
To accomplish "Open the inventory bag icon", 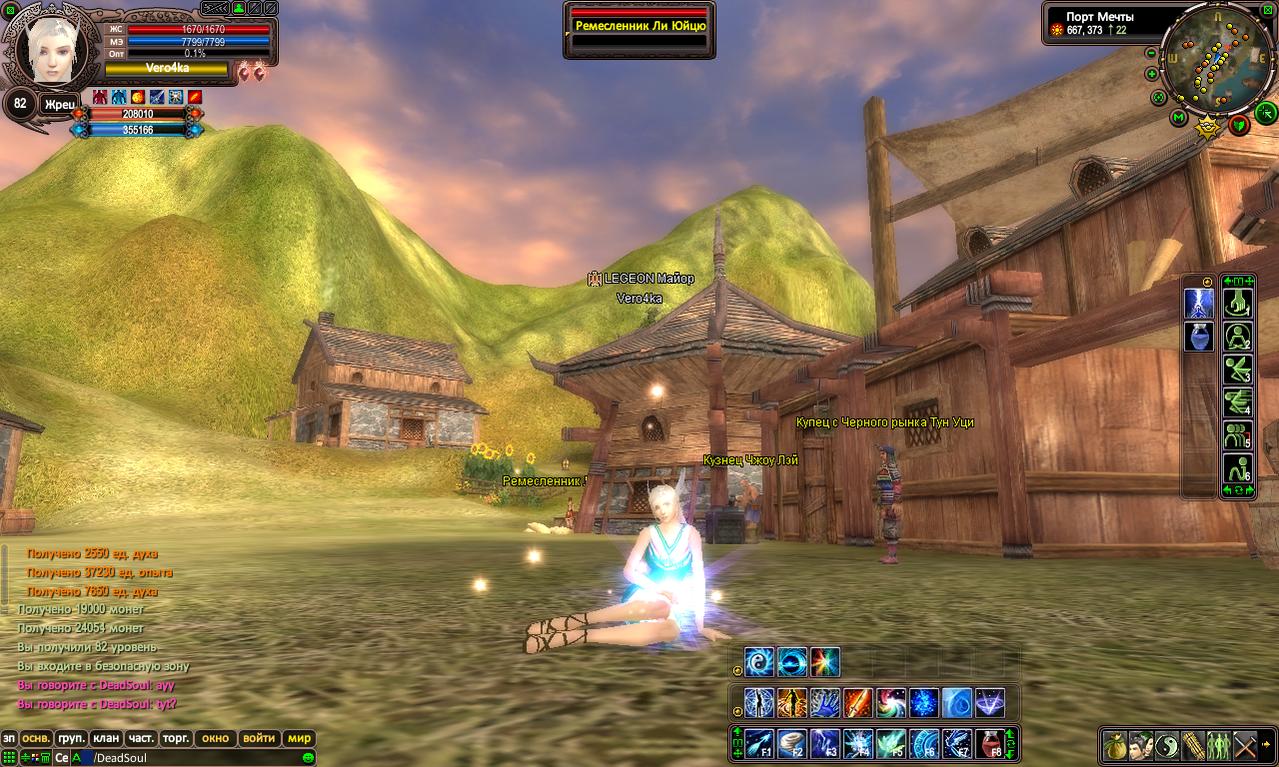I will pos(1115,745).
